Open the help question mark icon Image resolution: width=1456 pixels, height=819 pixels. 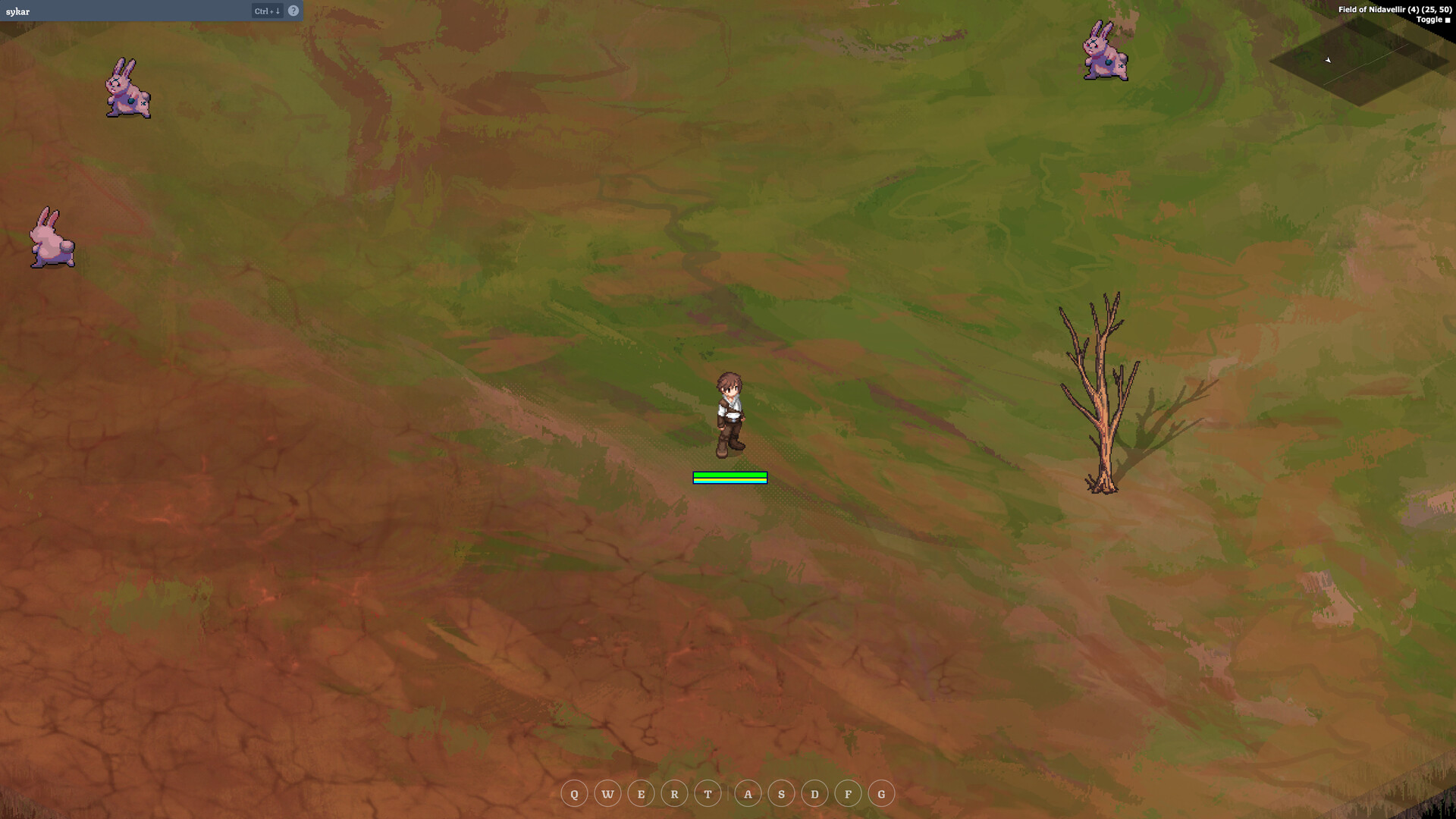point(293,11)
